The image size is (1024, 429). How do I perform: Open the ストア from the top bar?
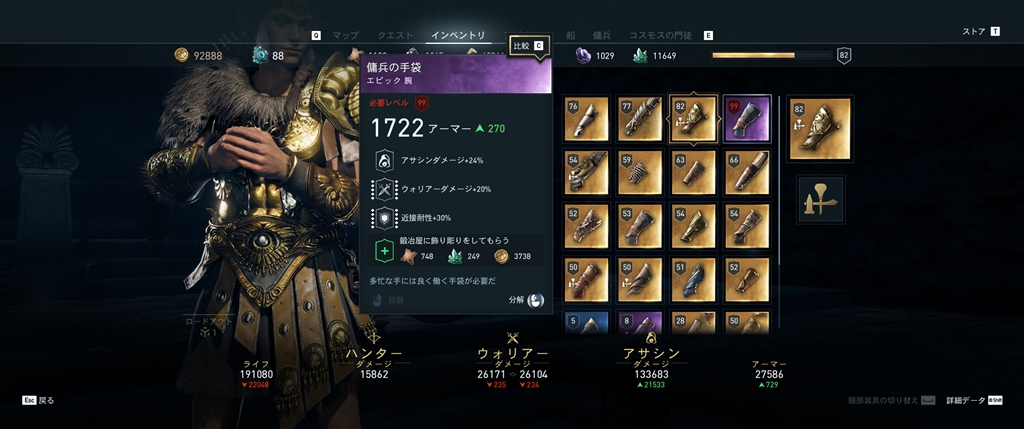point(973,32)
